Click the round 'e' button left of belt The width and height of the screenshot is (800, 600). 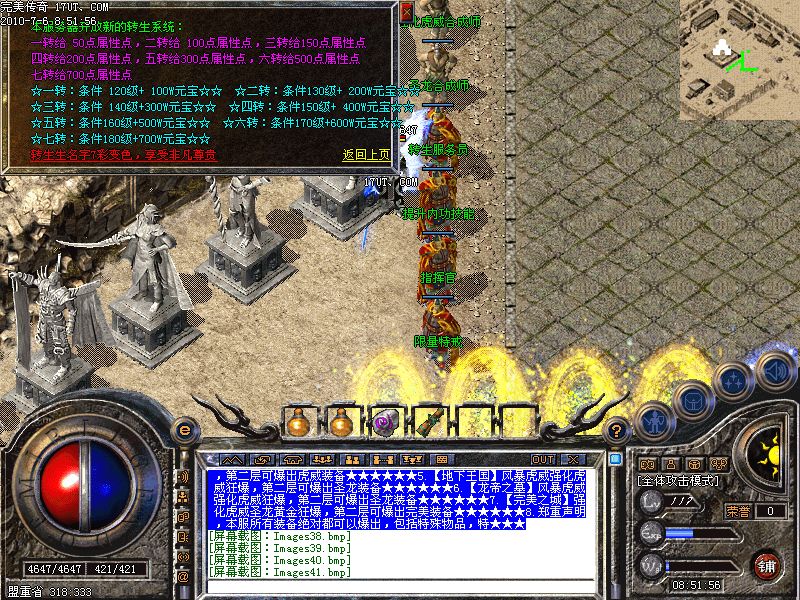(x=184, y=430)
